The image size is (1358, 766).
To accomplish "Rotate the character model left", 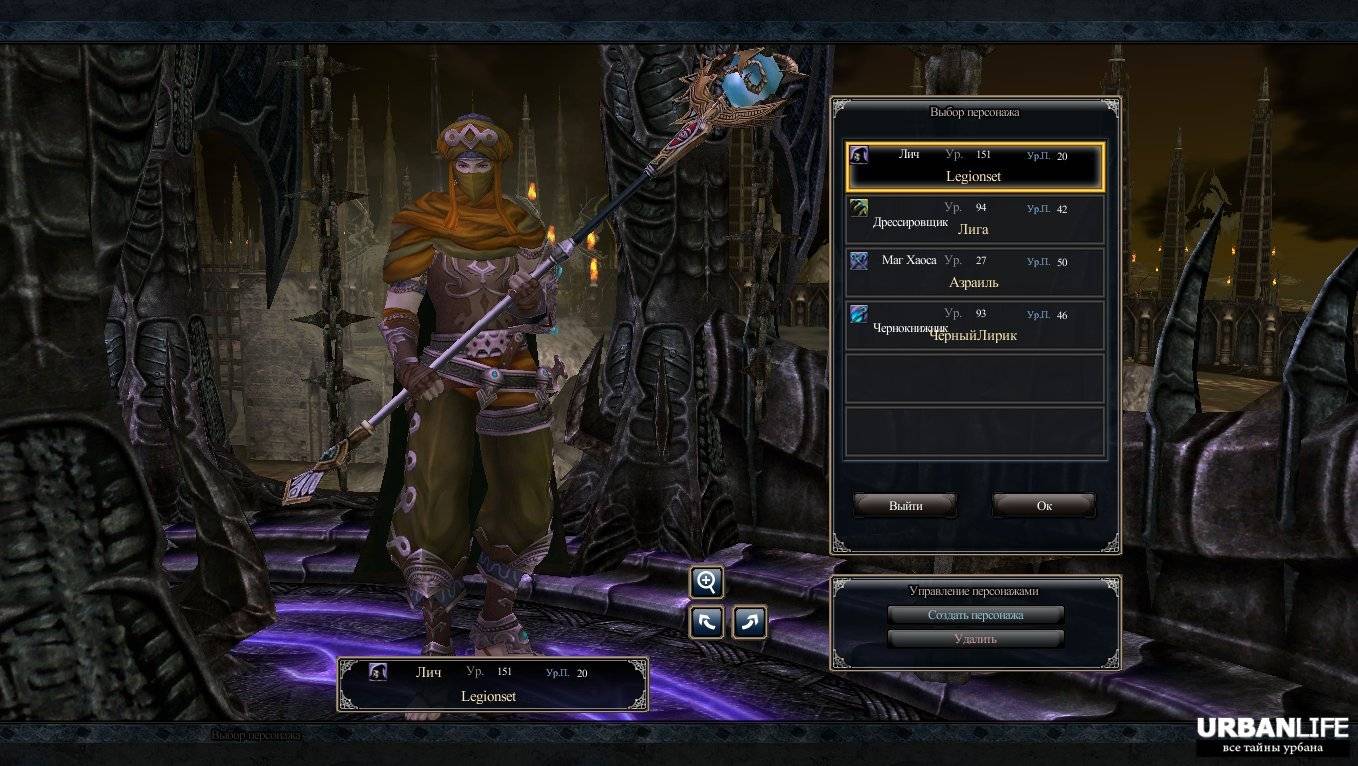I will (706, 622).
